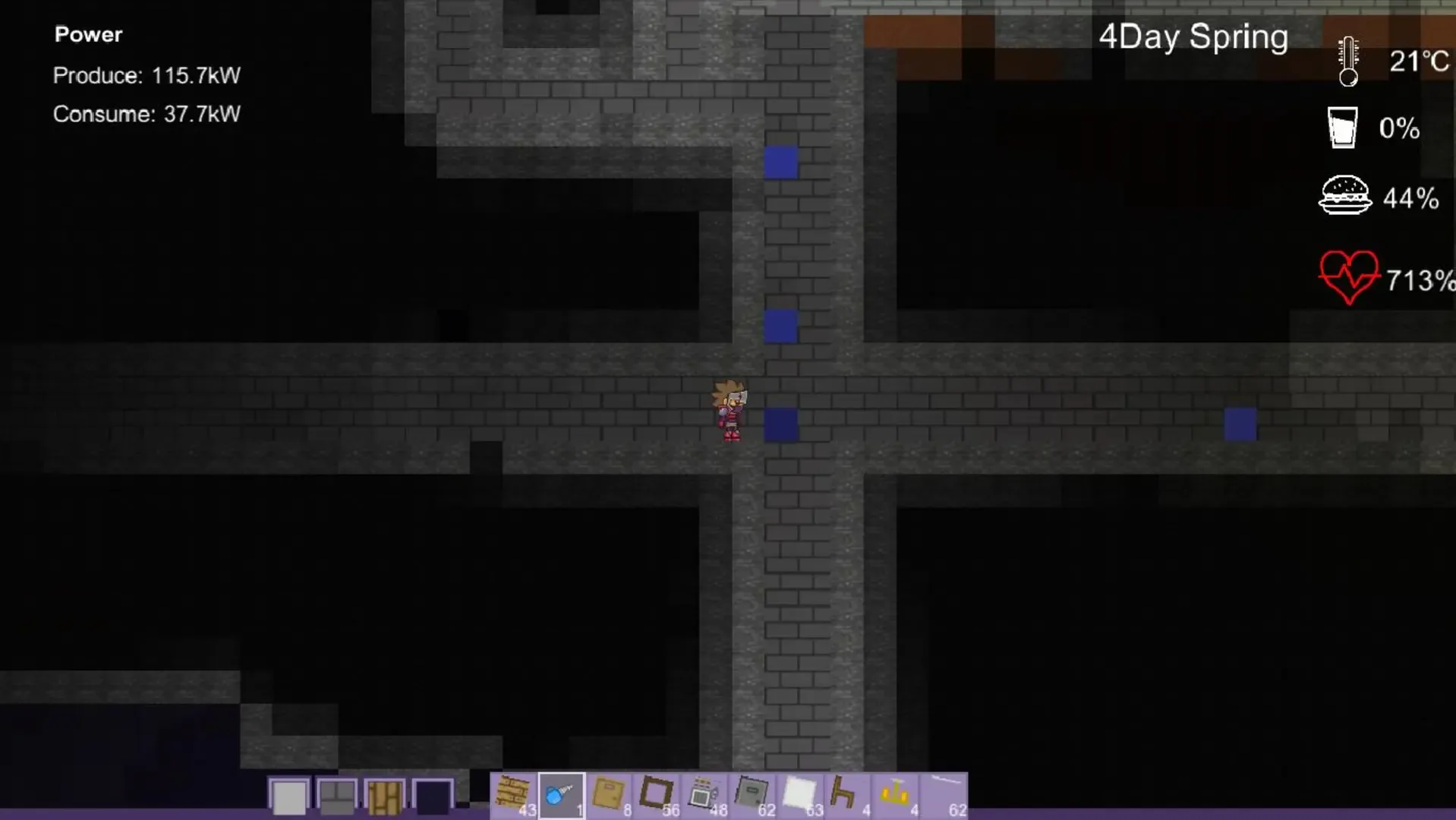The height and width of the screenshot is (820, 1456).
Task: Click the red heart health icon
Action: coord(1350,277)
